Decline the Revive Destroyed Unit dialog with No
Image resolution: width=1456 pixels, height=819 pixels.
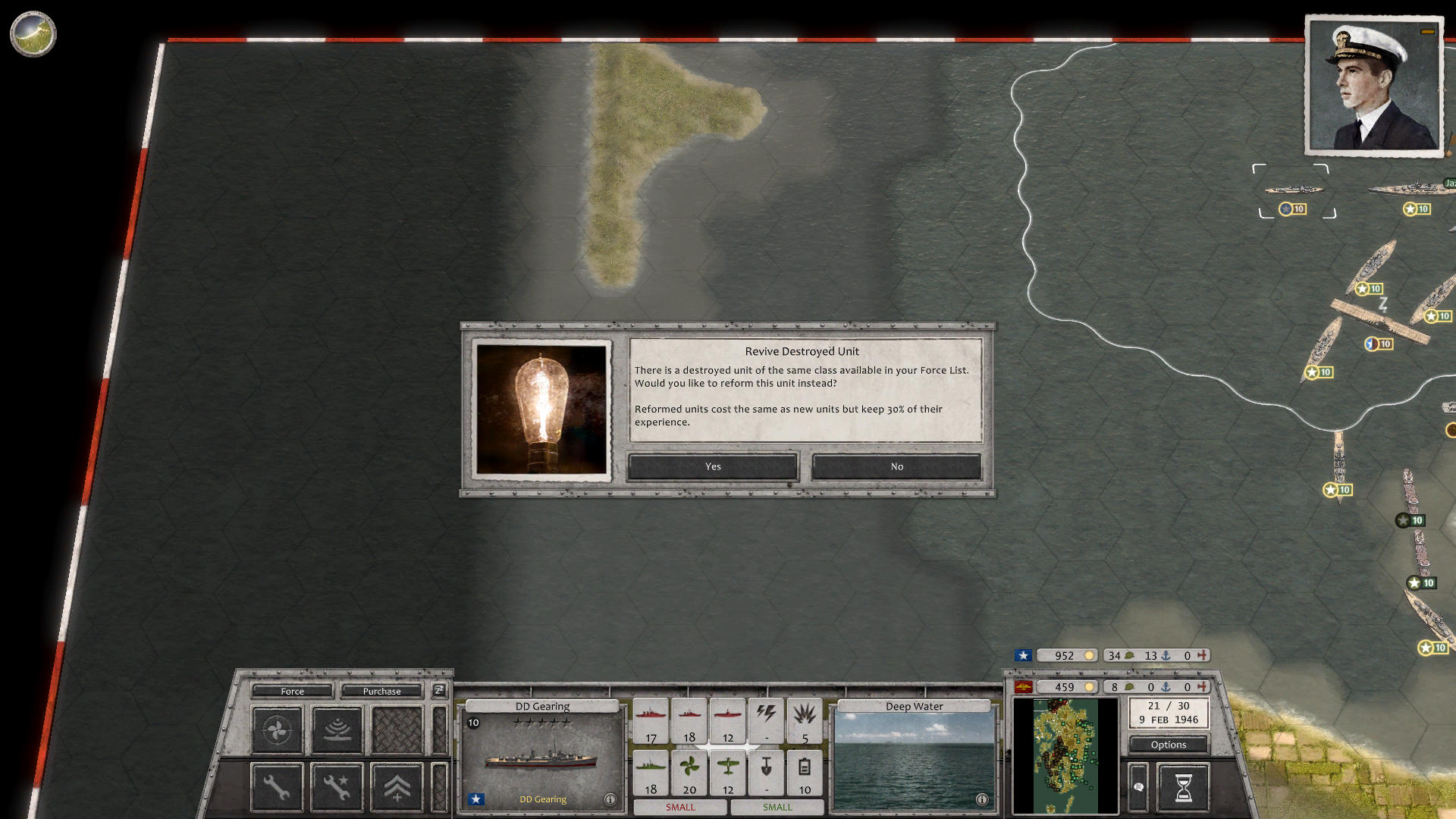897,466
